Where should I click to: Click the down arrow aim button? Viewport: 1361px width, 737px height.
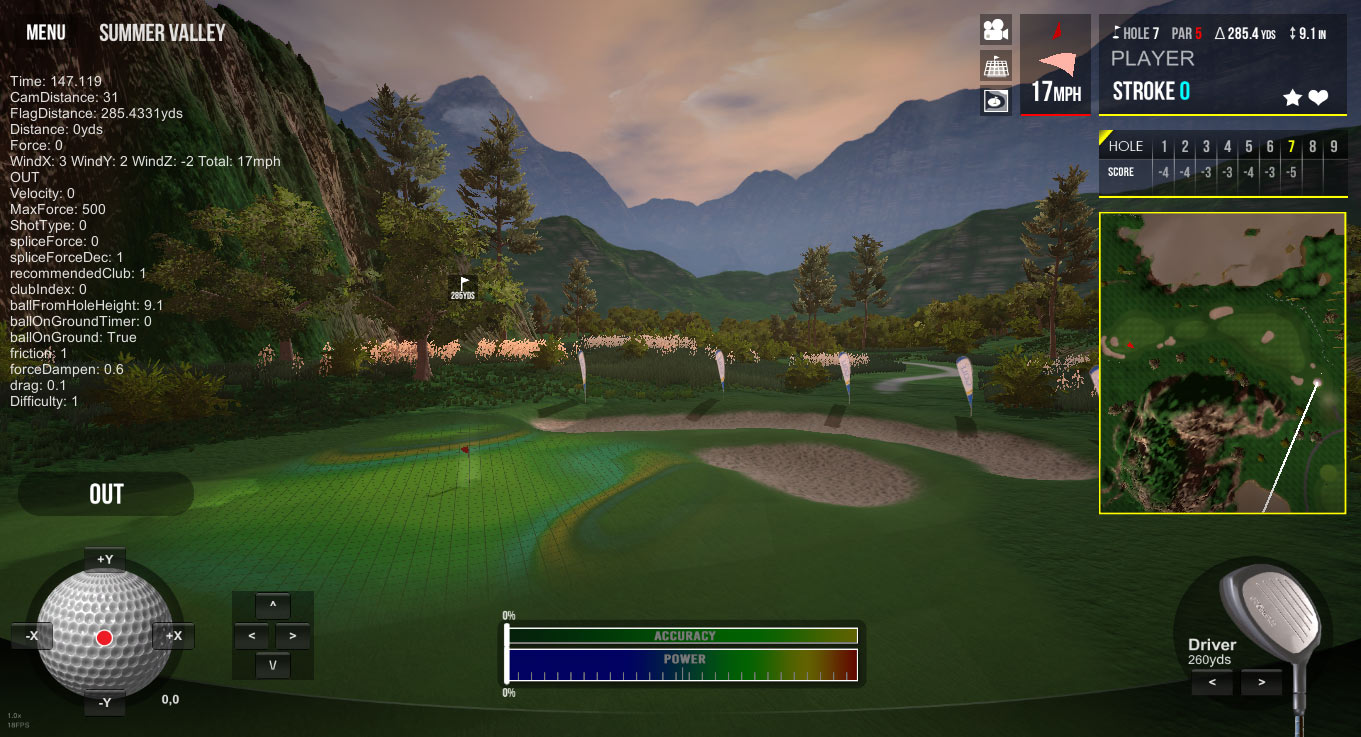point(272,665)
